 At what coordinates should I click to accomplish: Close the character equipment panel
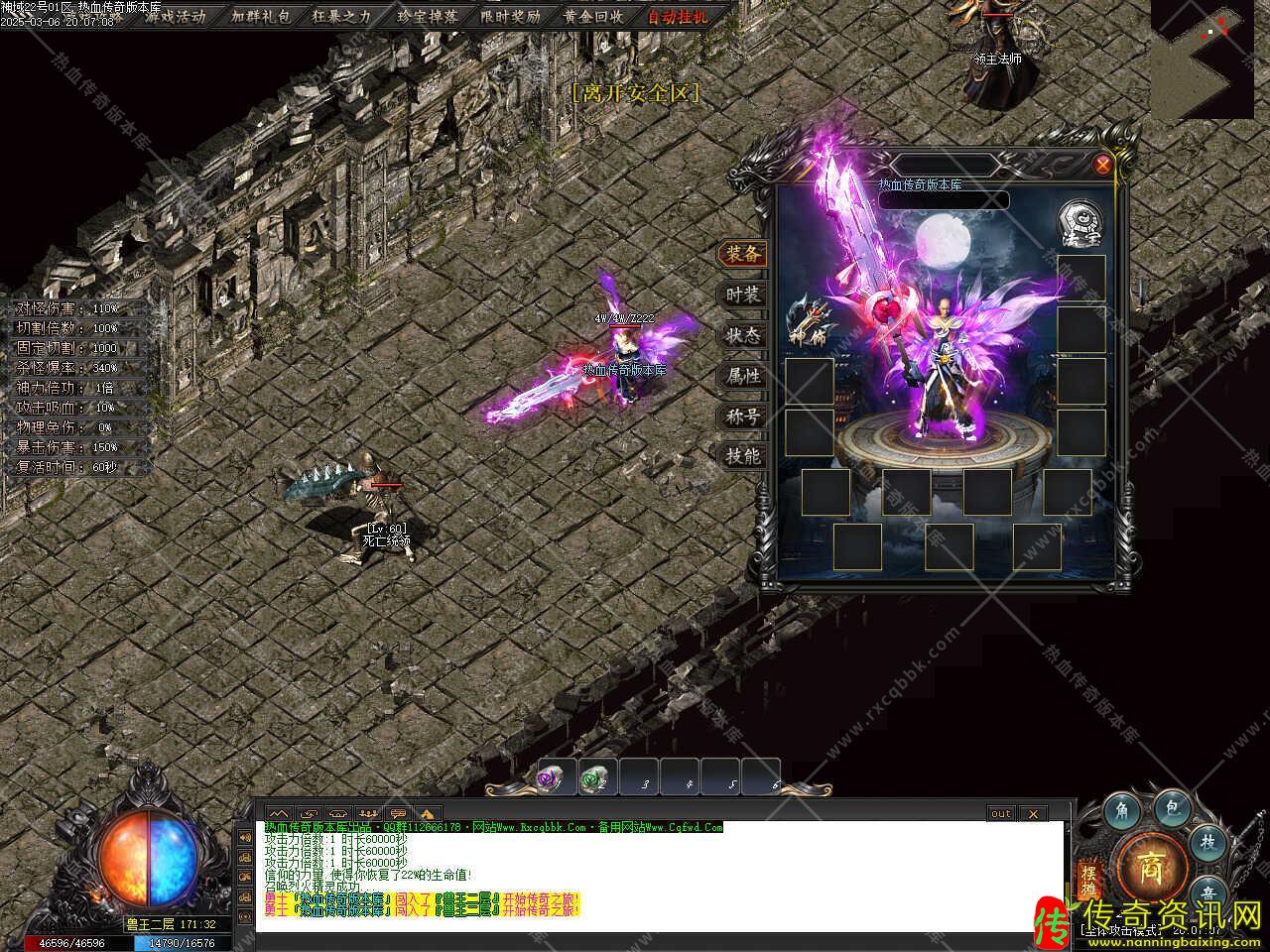pyautogui.click(x=1102, y=166)
